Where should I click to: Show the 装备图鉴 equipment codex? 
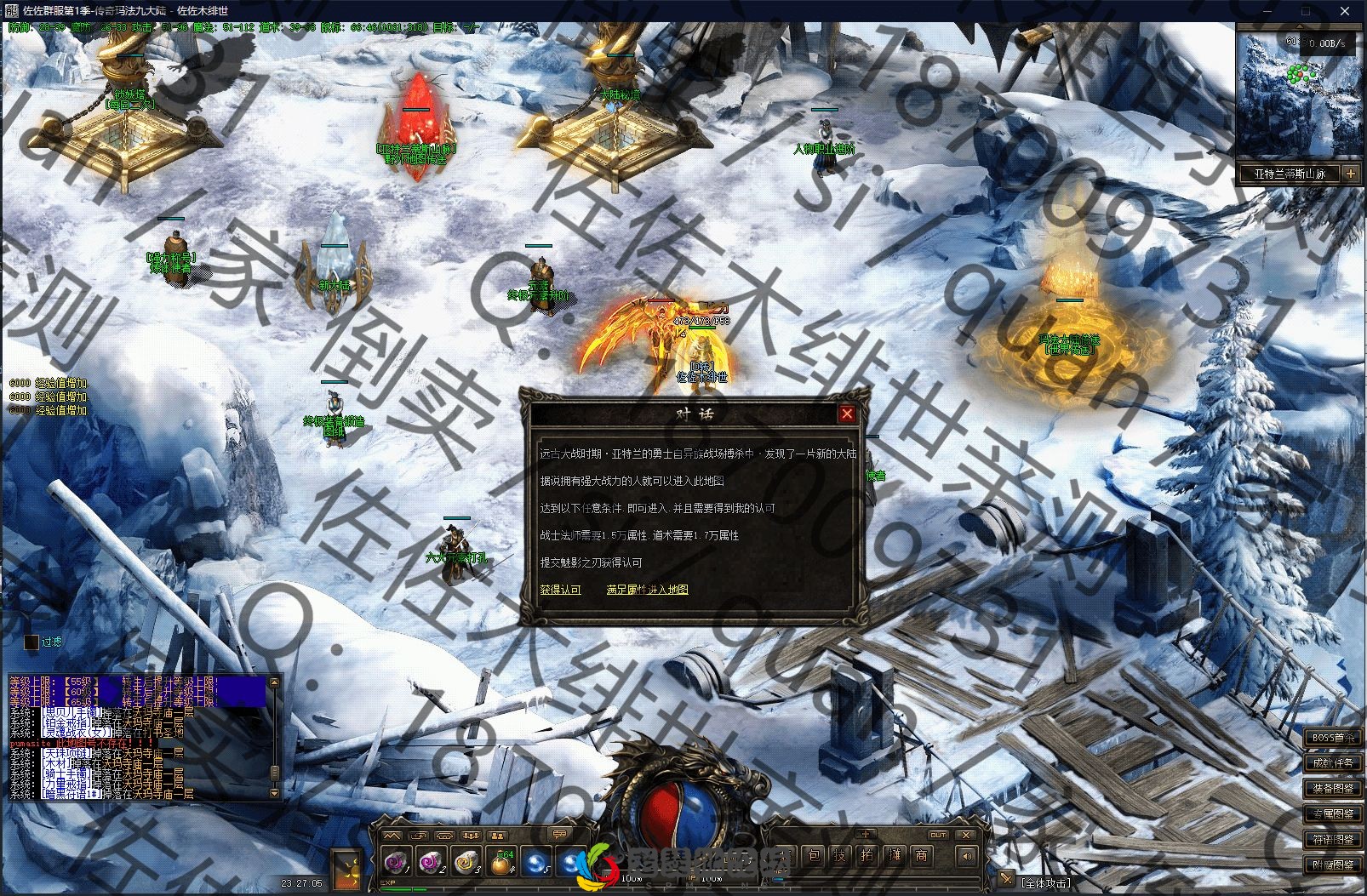click(1333, 788)
